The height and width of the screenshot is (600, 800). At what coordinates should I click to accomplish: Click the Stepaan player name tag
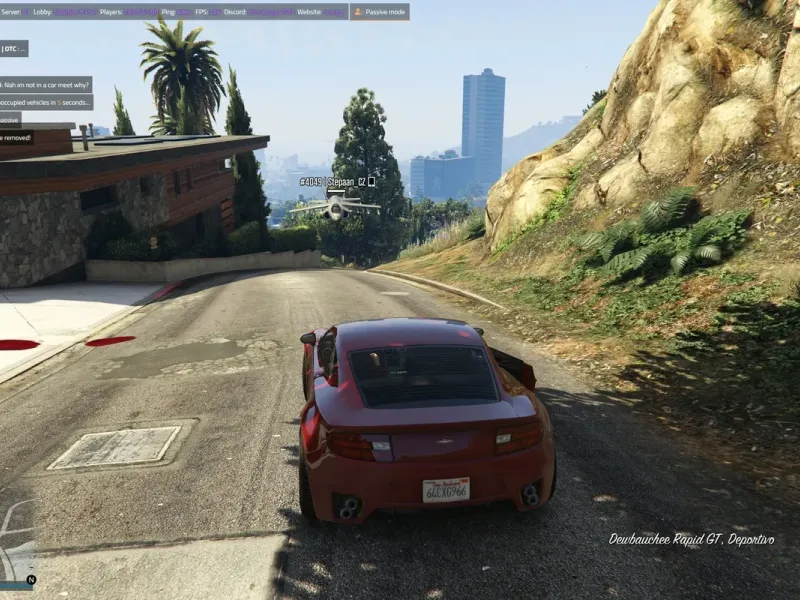[x=337, y=182]
